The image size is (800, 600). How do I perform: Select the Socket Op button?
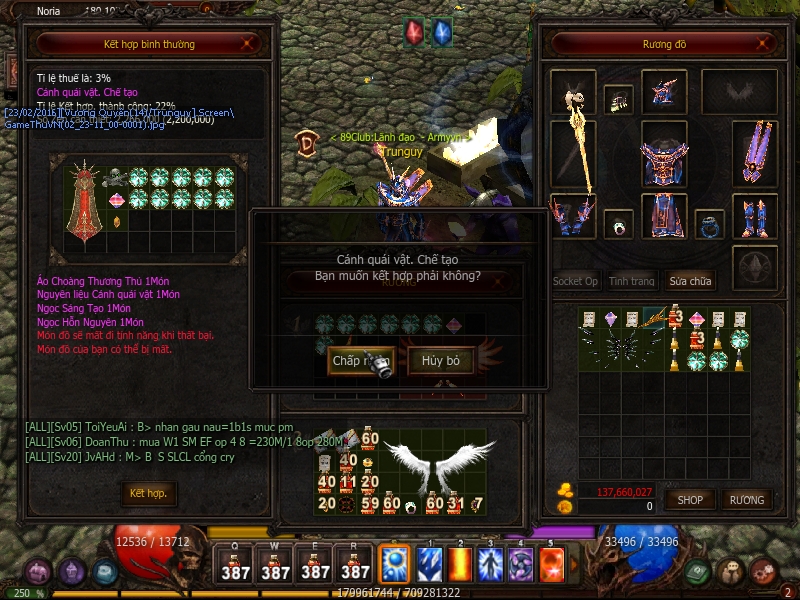coord(576,281)
